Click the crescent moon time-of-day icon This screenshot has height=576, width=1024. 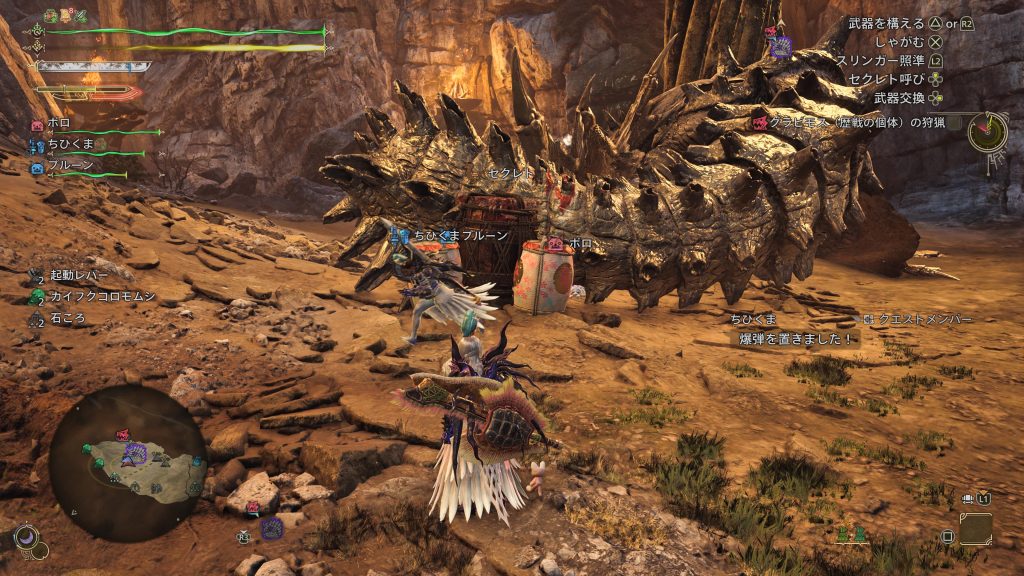click(x=30, y=542)
